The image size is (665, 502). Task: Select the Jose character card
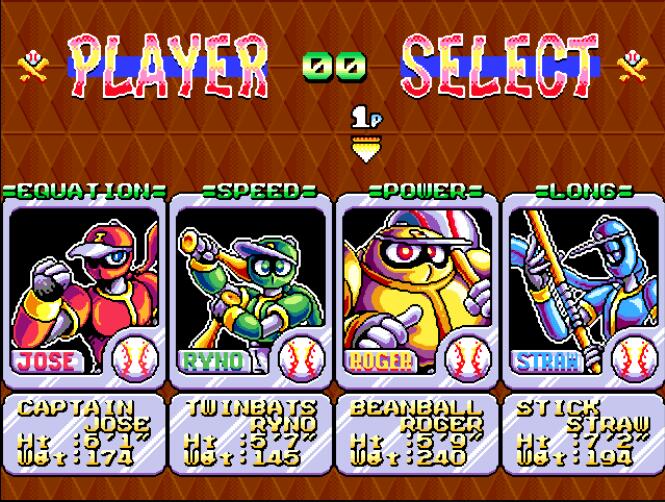pyautogui.click(x=83, y=288)
